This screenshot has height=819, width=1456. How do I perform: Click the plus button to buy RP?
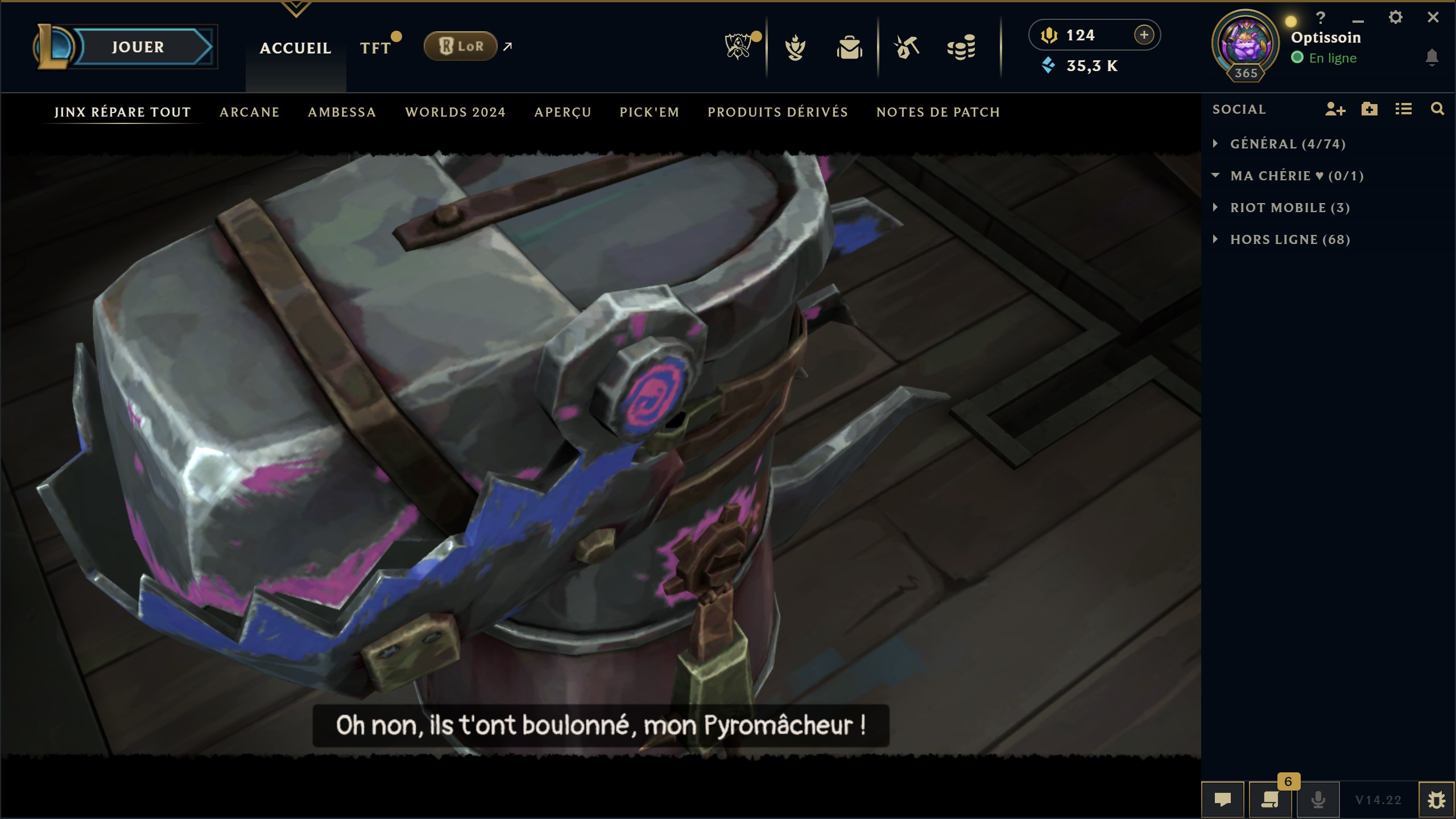(1144, 35)
